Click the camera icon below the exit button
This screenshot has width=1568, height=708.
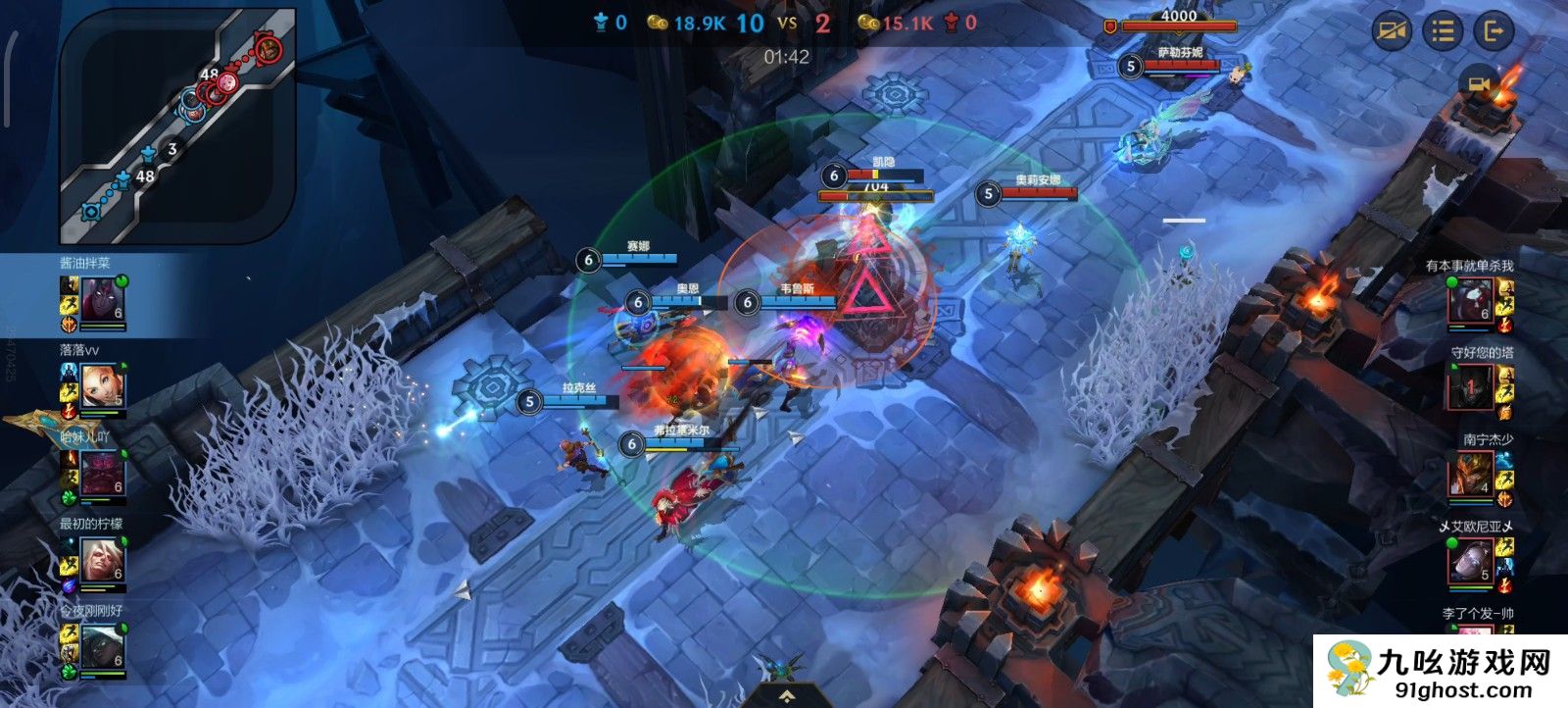1477,83
